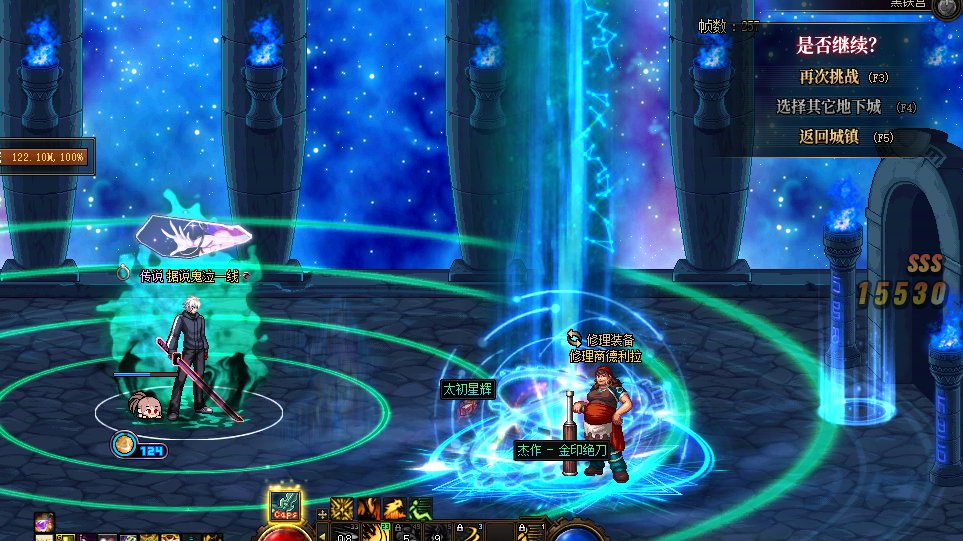This screenshot has width=963, height=541.
Task: Select 选择其它地下城 option
Action: 830,107
